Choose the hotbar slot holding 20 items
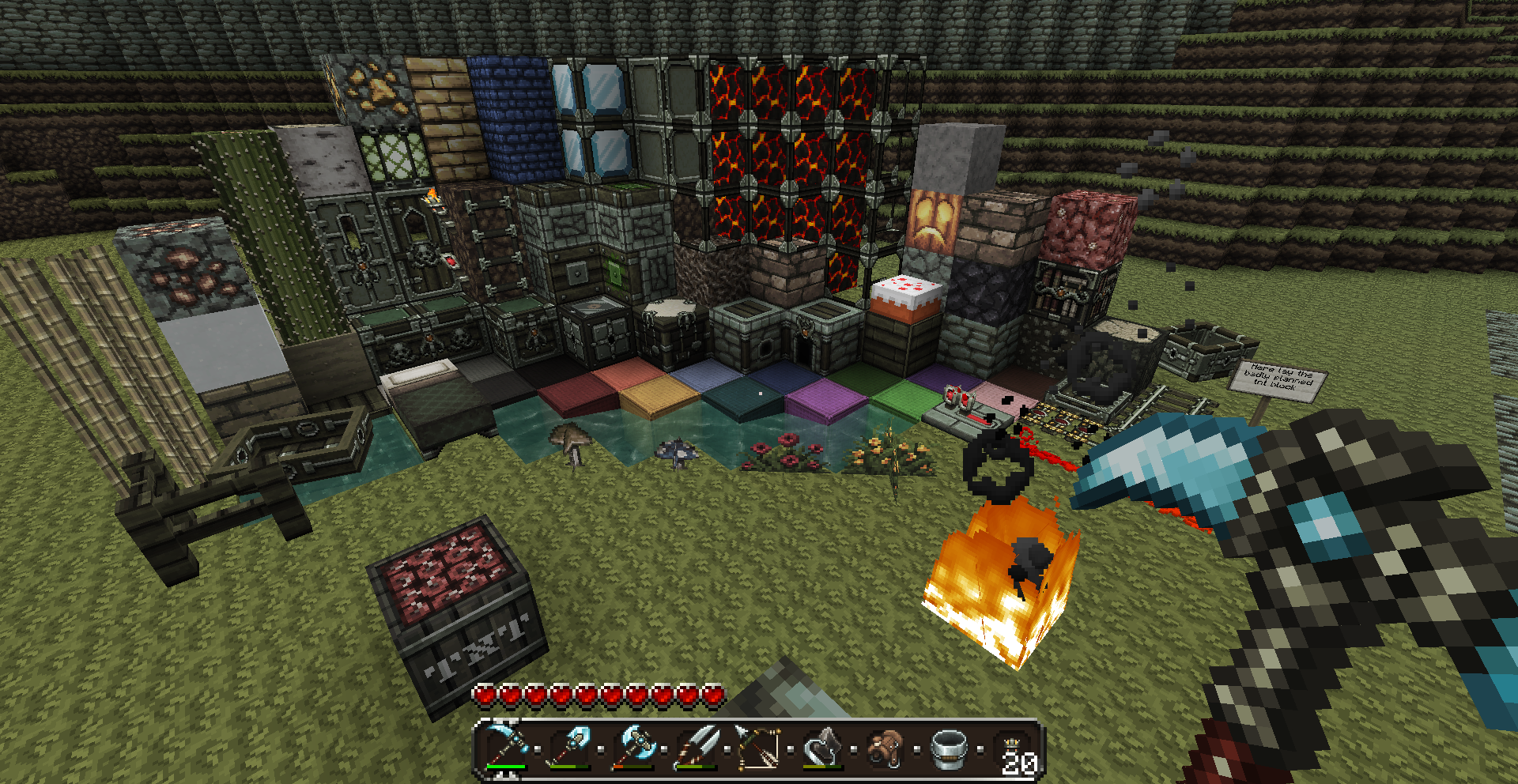The height and width of the screenshot is (784, 1518). [1013, 750]
